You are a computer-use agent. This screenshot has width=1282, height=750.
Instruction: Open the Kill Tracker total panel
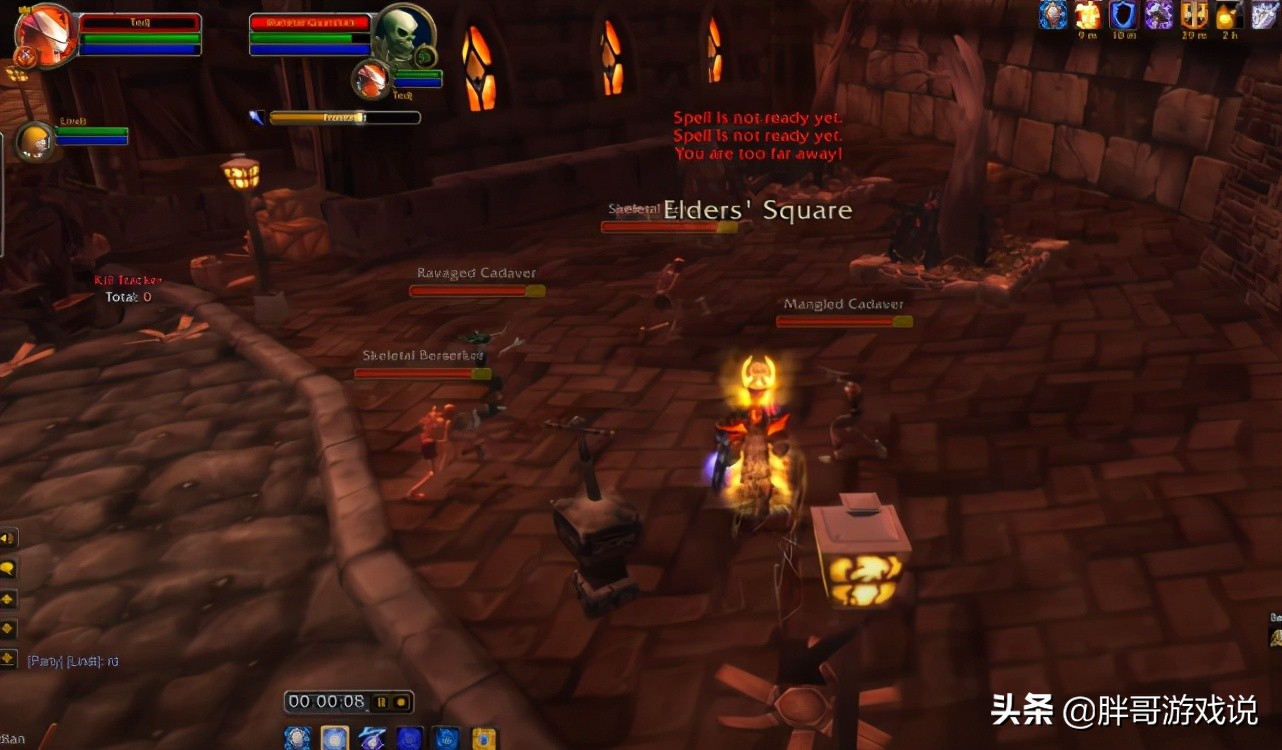tap(128, 289)
